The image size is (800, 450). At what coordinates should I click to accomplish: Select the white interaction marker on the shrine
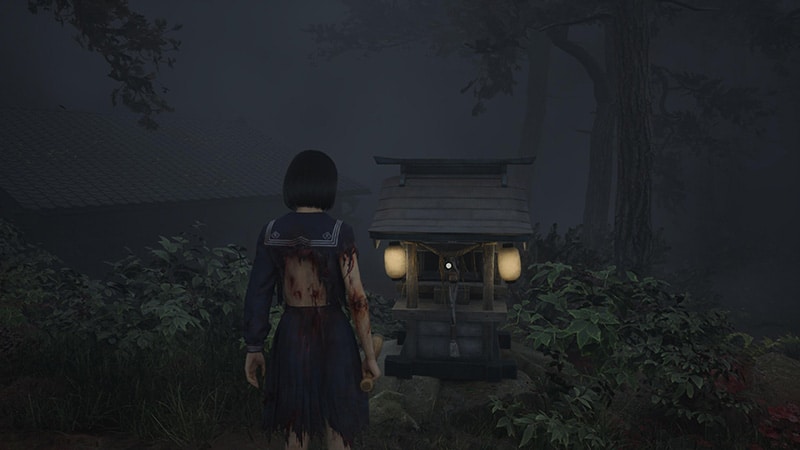450,265
